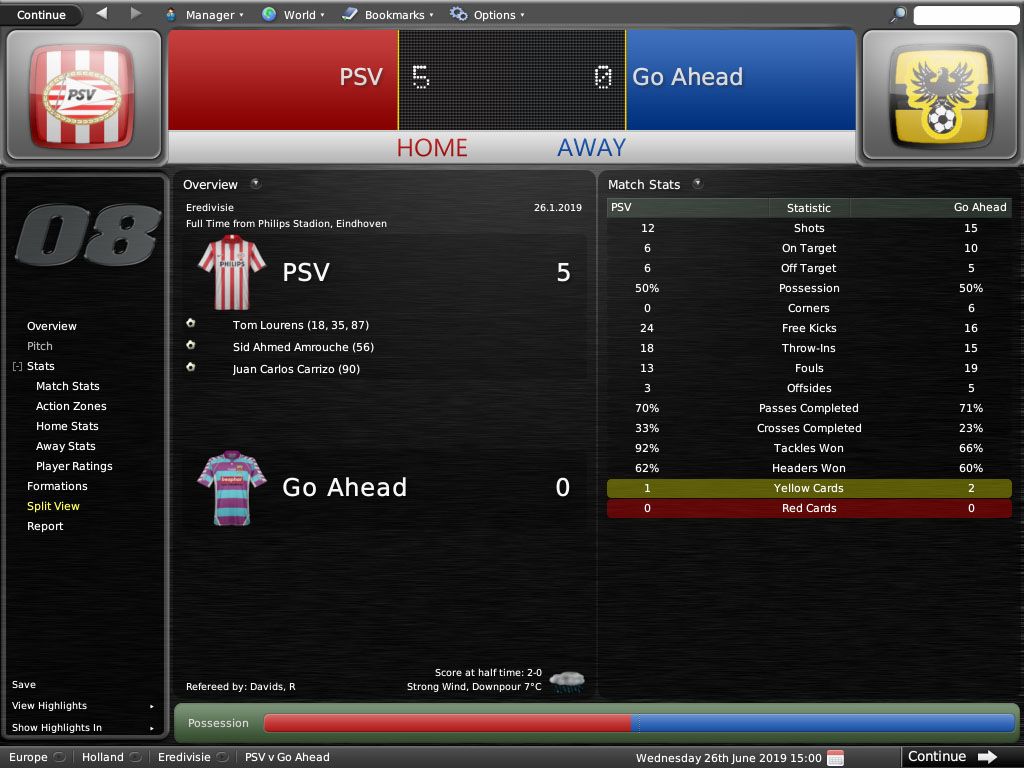
Task: Open goalscorer Tom Lourens' profile
Action: tap(265, 325)
